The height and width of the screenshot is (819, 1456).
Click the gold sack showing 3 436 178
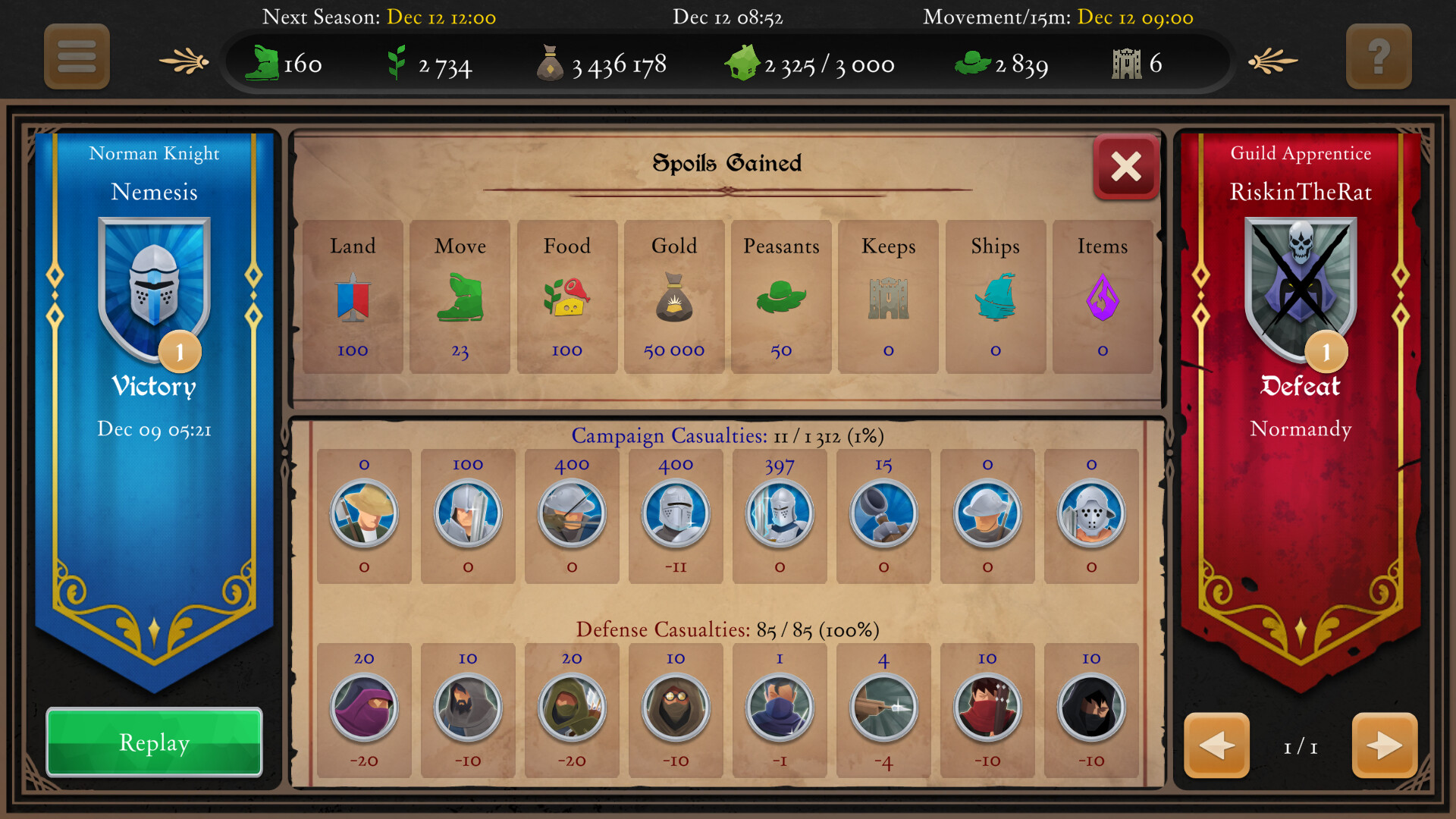click(x=551, y=62)
